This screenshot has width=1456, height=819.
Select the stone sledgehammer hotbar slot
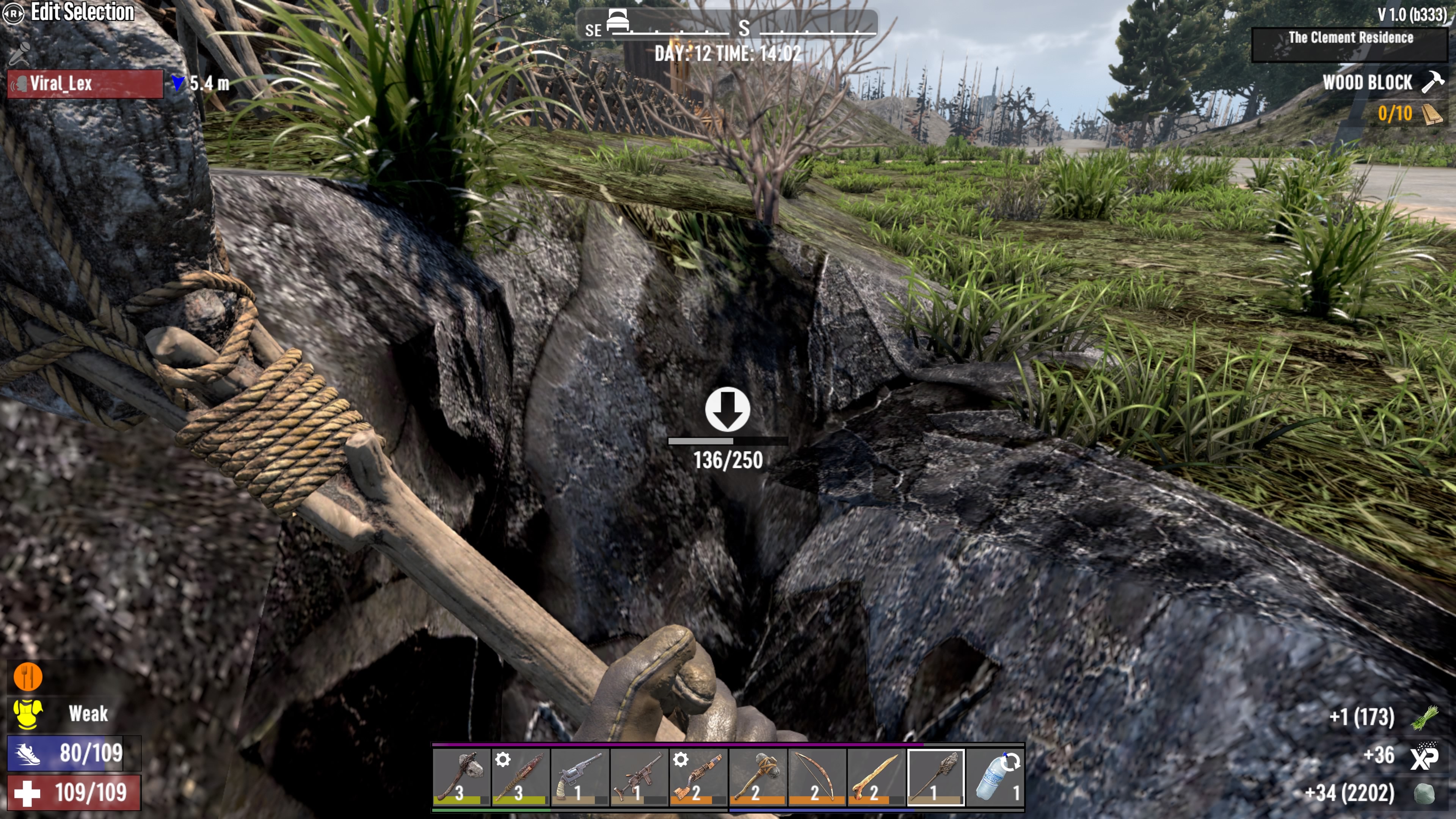click(x=758, y=777)
